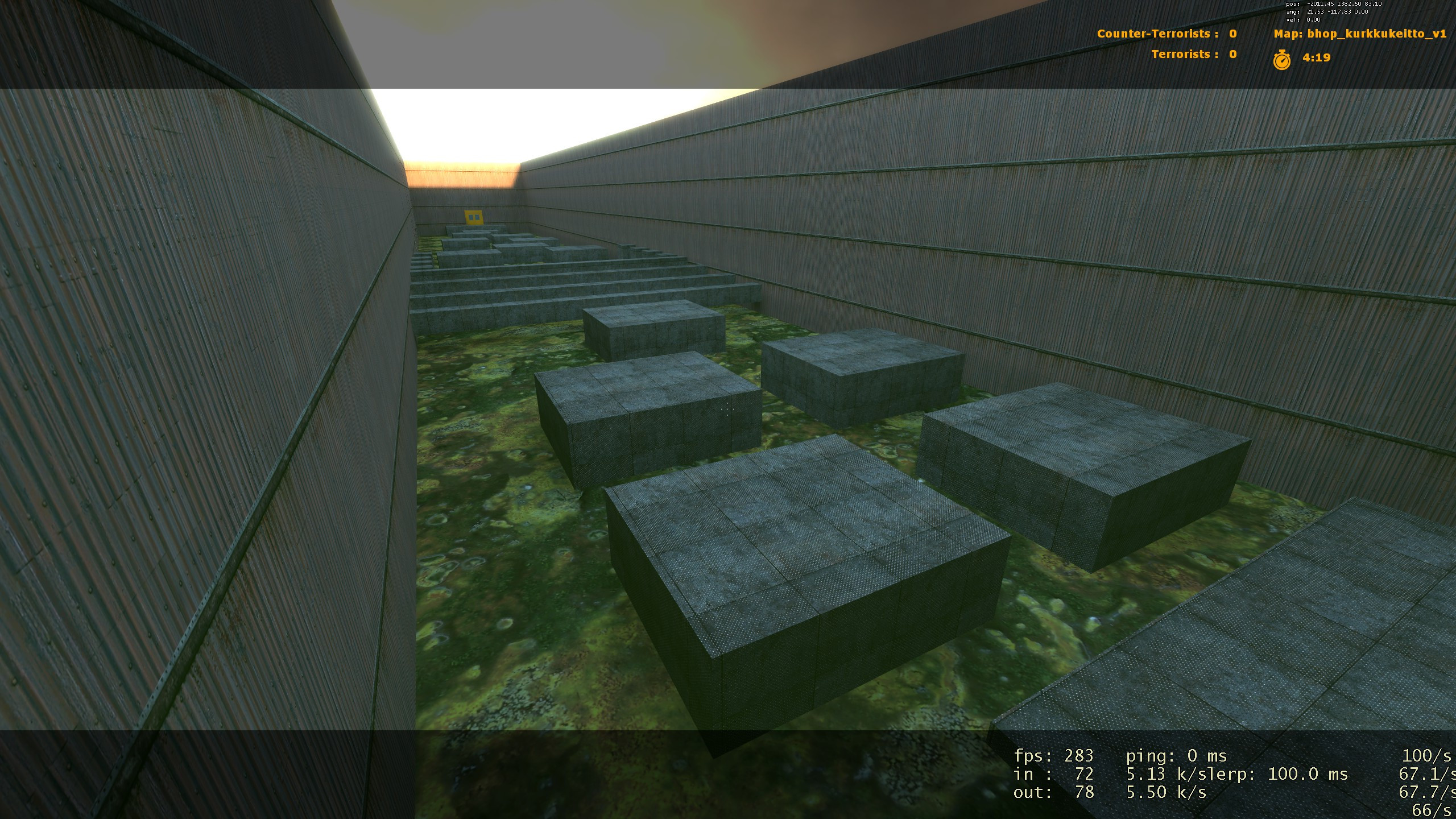Toggle the Terrorists score display
Image resolution: width=1456 pixels, height=819 pixels.
tap(1194, 55)
